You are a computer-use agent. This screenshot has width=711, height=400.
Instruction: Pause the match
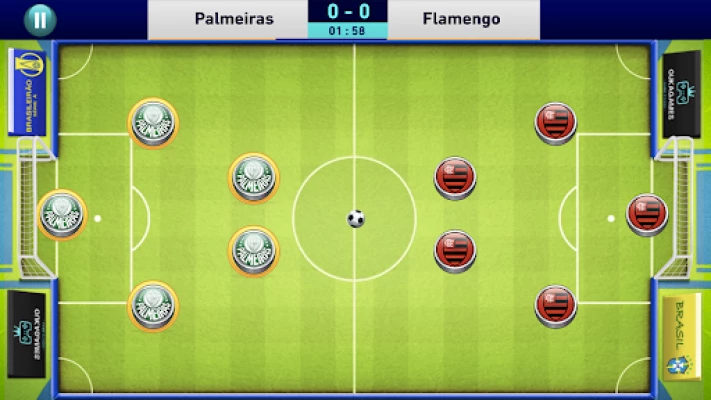coord(39,19)
